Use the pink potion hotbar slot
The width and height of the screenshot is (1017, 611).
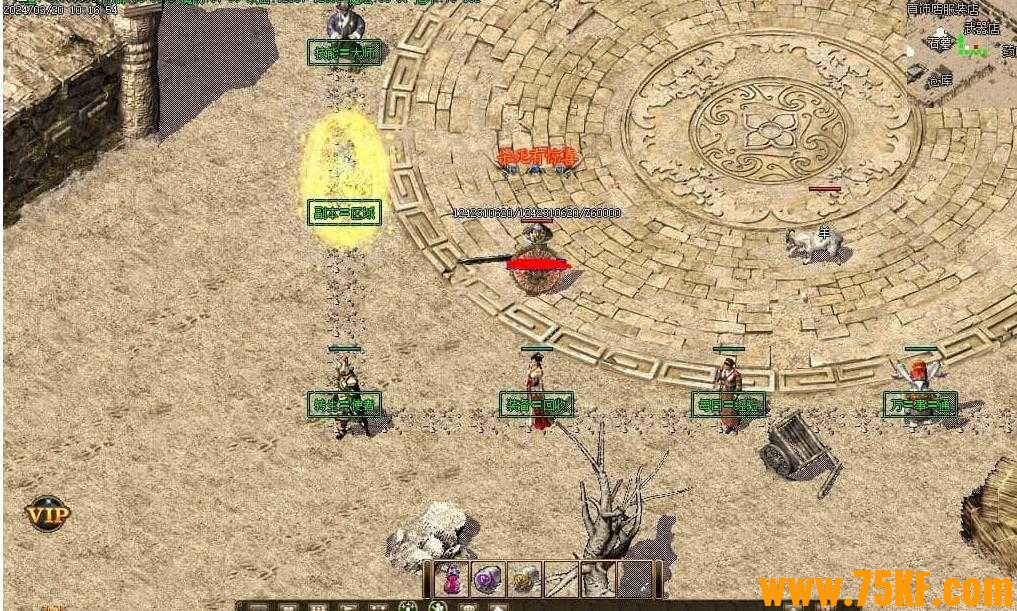point(452,579)
